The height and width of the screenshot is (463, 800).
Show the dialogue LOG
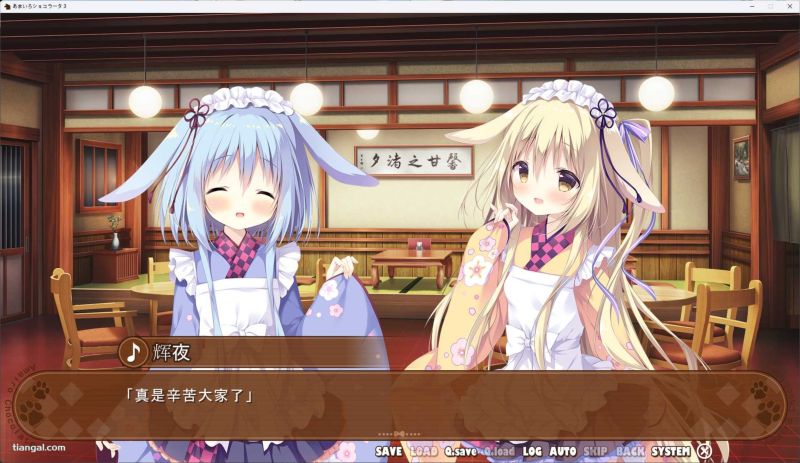click(532, 451)
